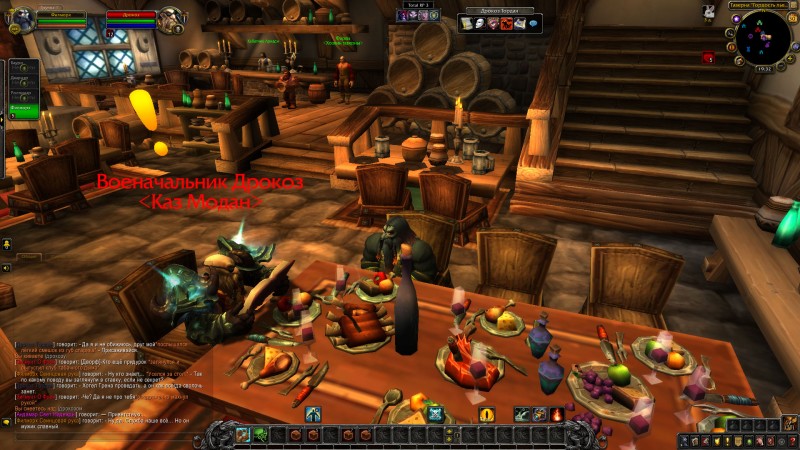Activate the yellow exclamation ability icon
The height and width of the screenshot is (450, 800).
point(487,414)
